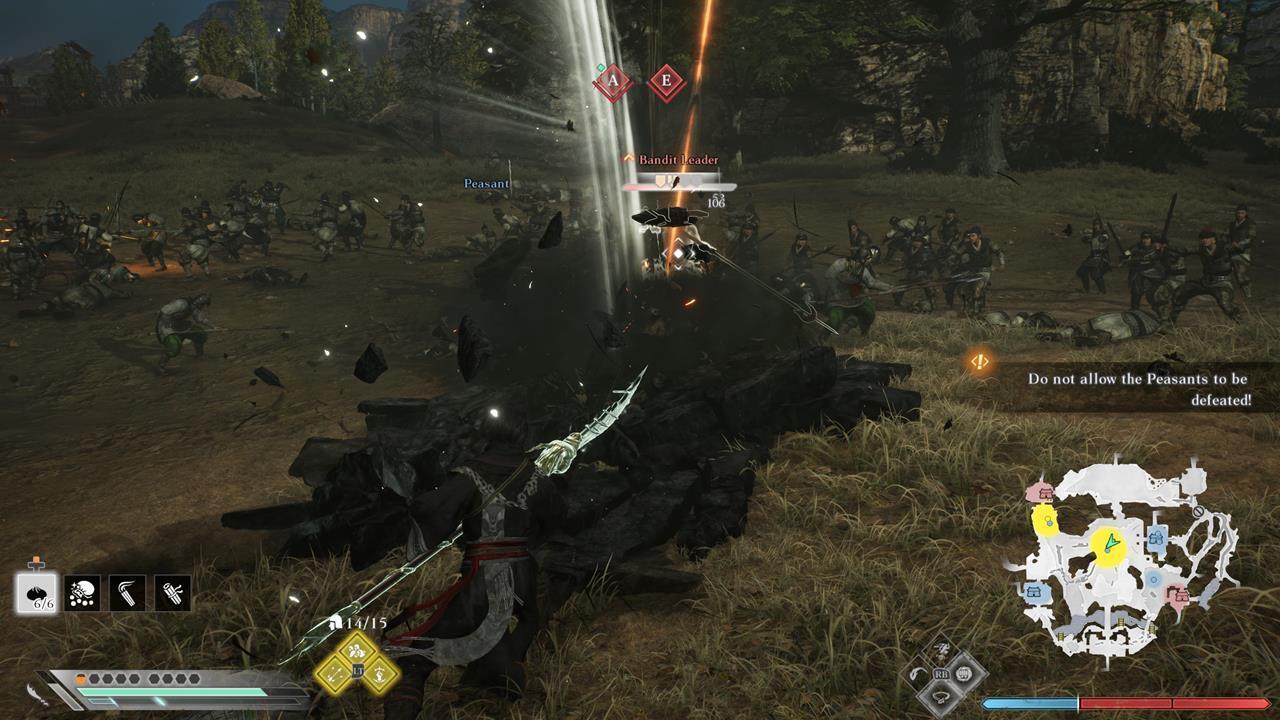Toggle the RB button prompt in the diamond cluster

click(x=941, y=674)
